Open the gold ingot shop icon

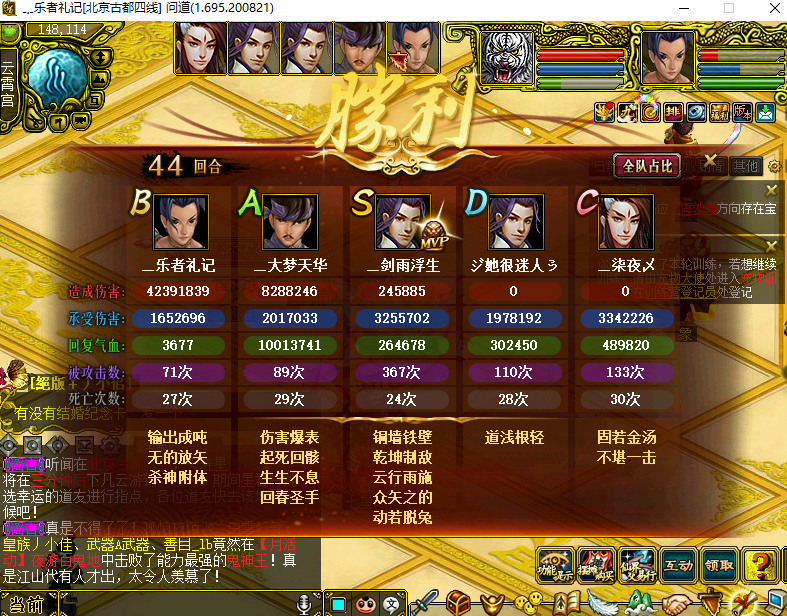coord(492,603)
